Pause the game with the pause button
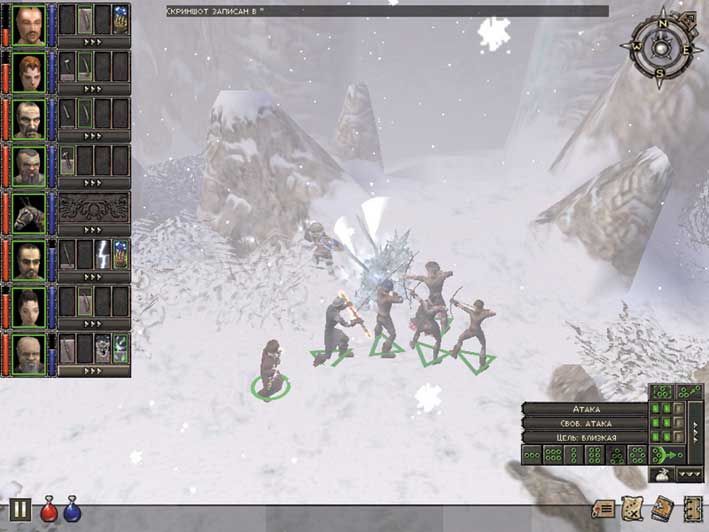Image resolution: width=709 pixels, height=532 pixels. tap(20, 510)
